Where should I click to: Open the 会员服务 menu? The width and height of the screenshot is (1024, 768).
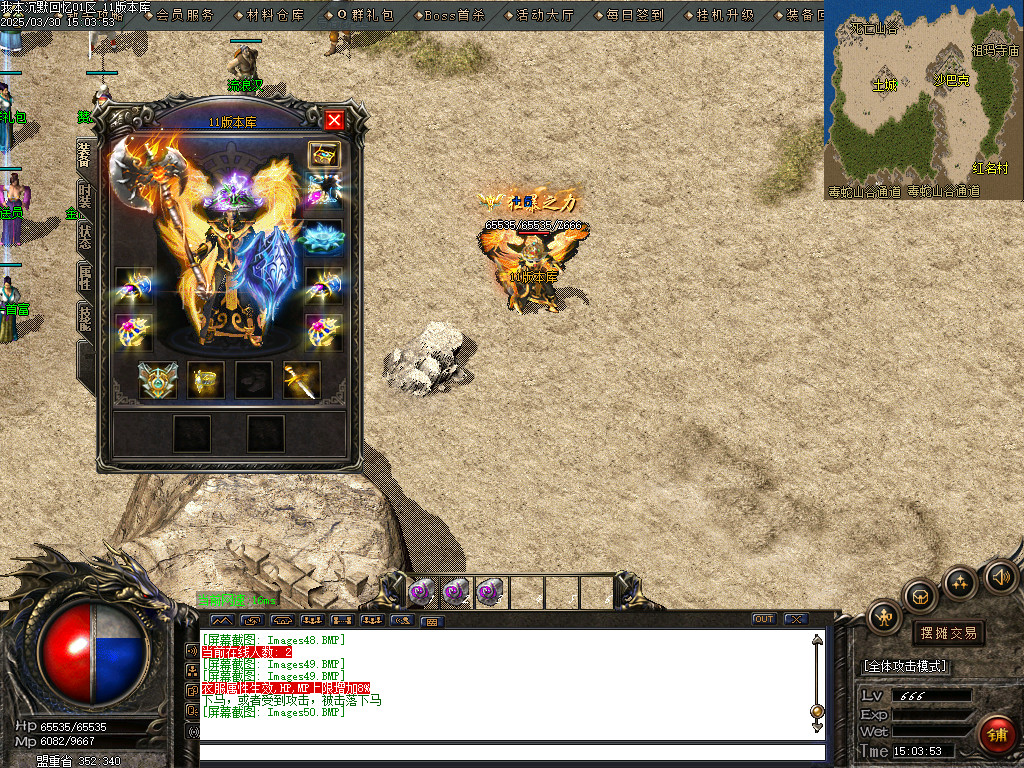(x=184, y=15)
